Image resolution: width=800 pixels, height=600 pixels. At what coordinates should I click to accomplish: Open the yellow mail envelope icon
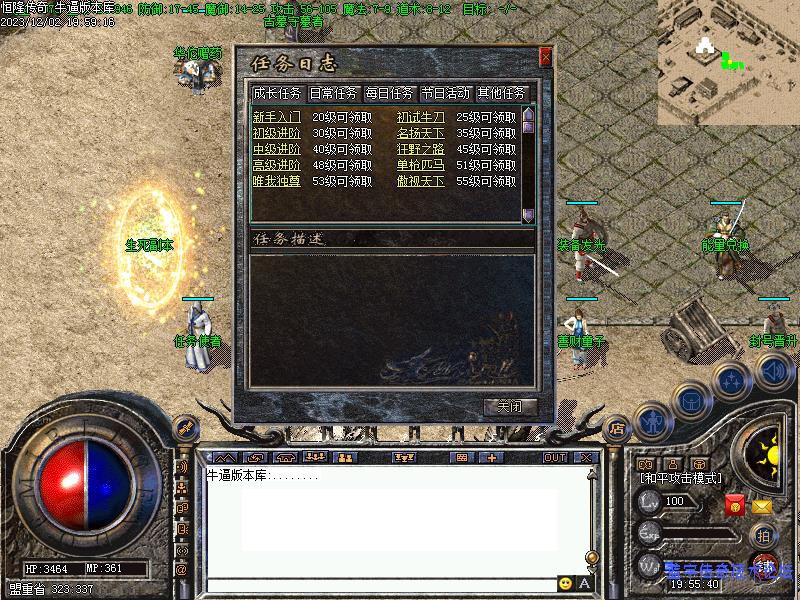click(762, 507)
